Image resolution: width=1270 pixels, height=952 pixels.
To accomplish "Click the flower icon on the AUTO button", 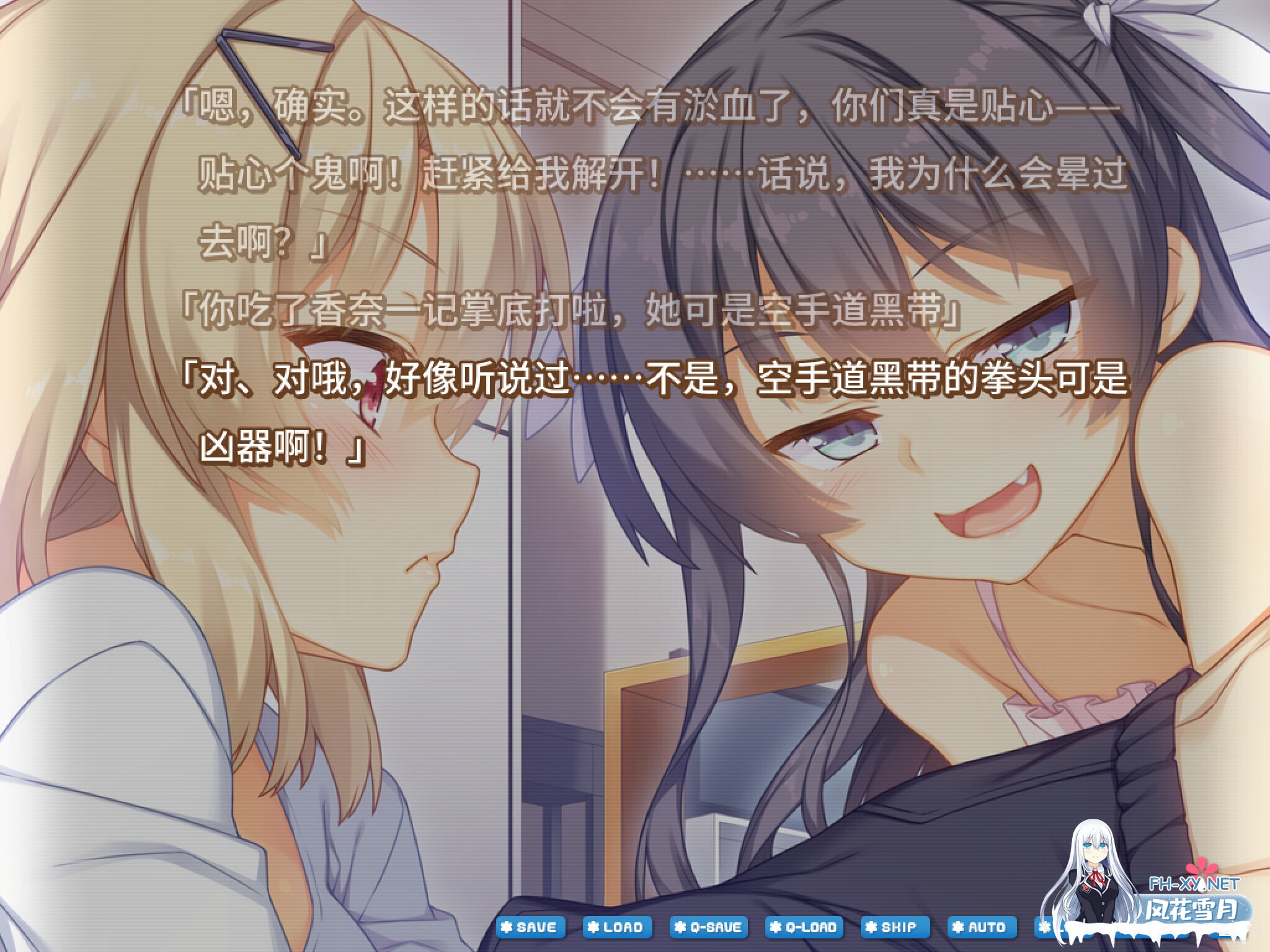I will click(x=957, y=927).
